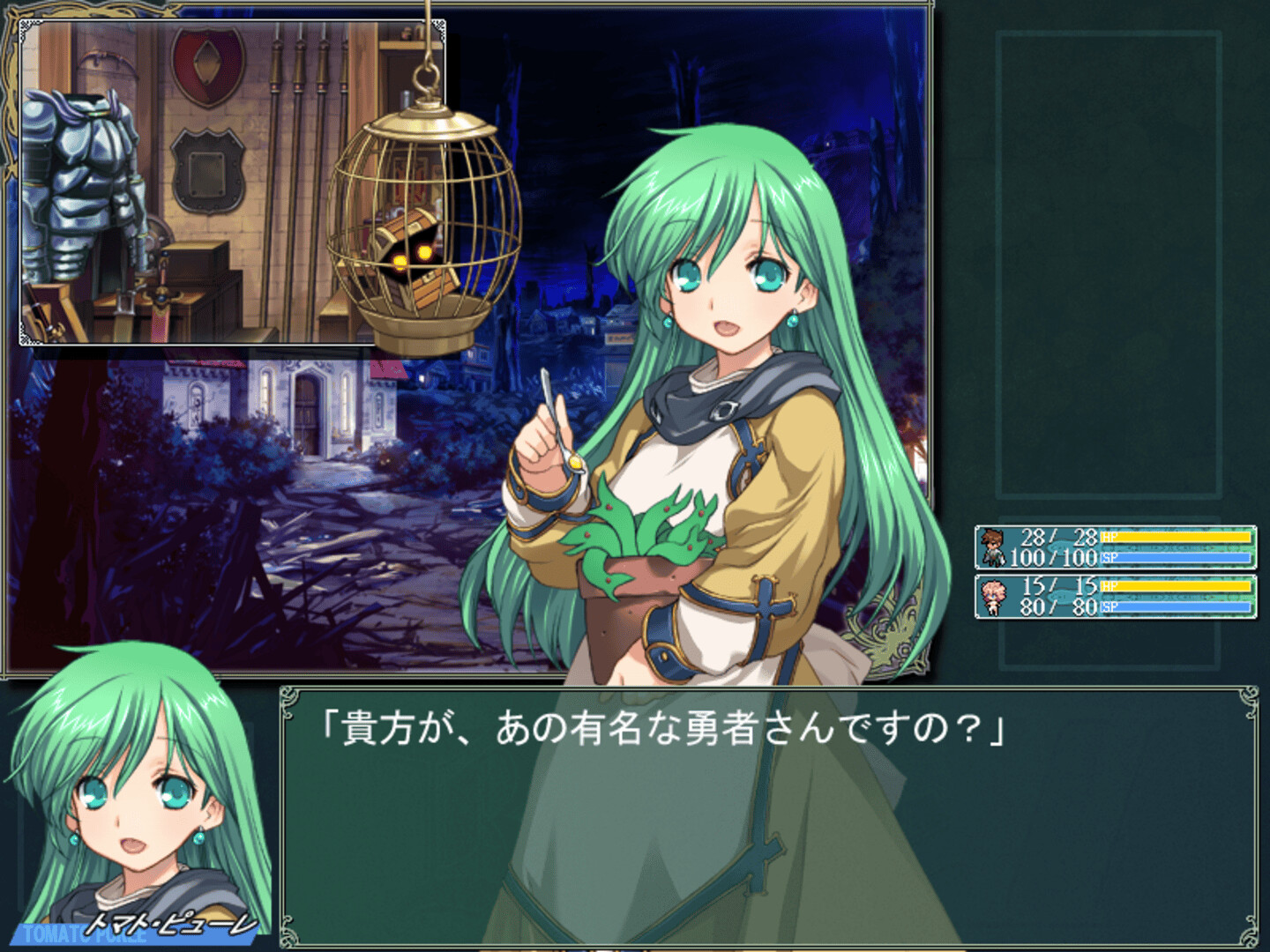The width and height of the screenshot is (1270, 952).
Task: Select the hero's status panel
Action: point(1116,547)
